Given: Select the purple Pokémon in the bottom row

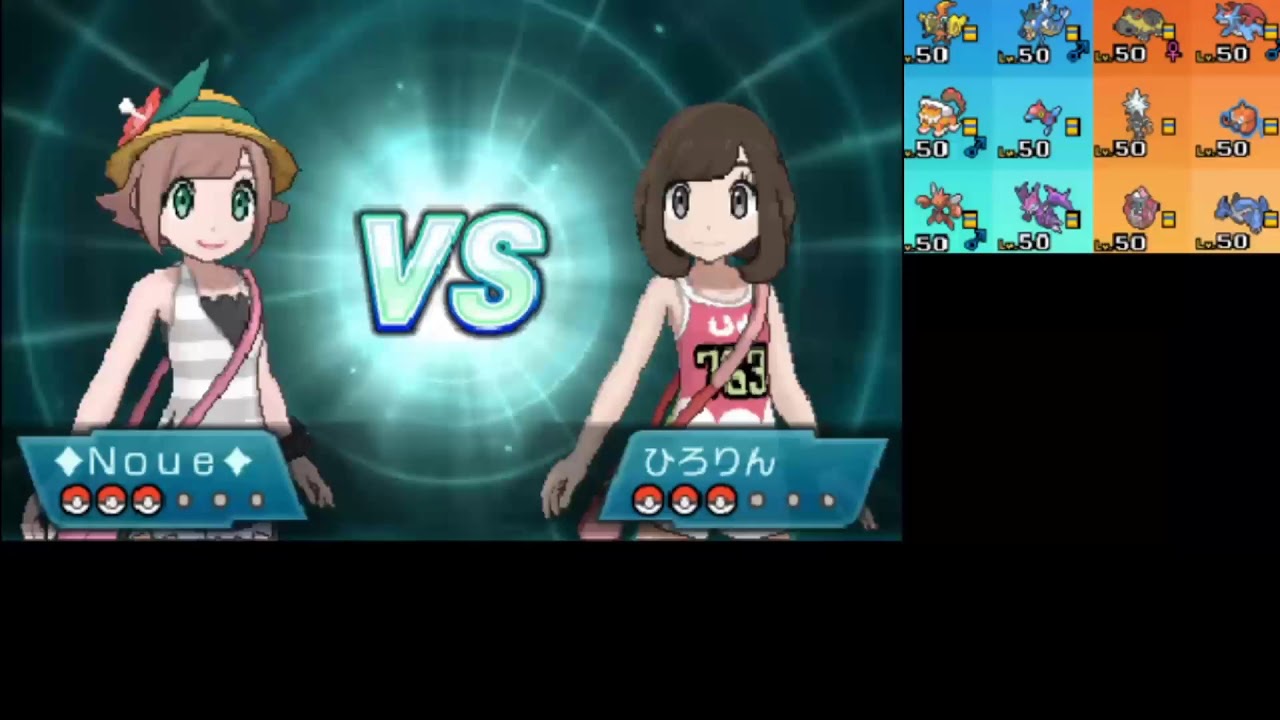Looking at the screenshot, I should point(1041,206).
